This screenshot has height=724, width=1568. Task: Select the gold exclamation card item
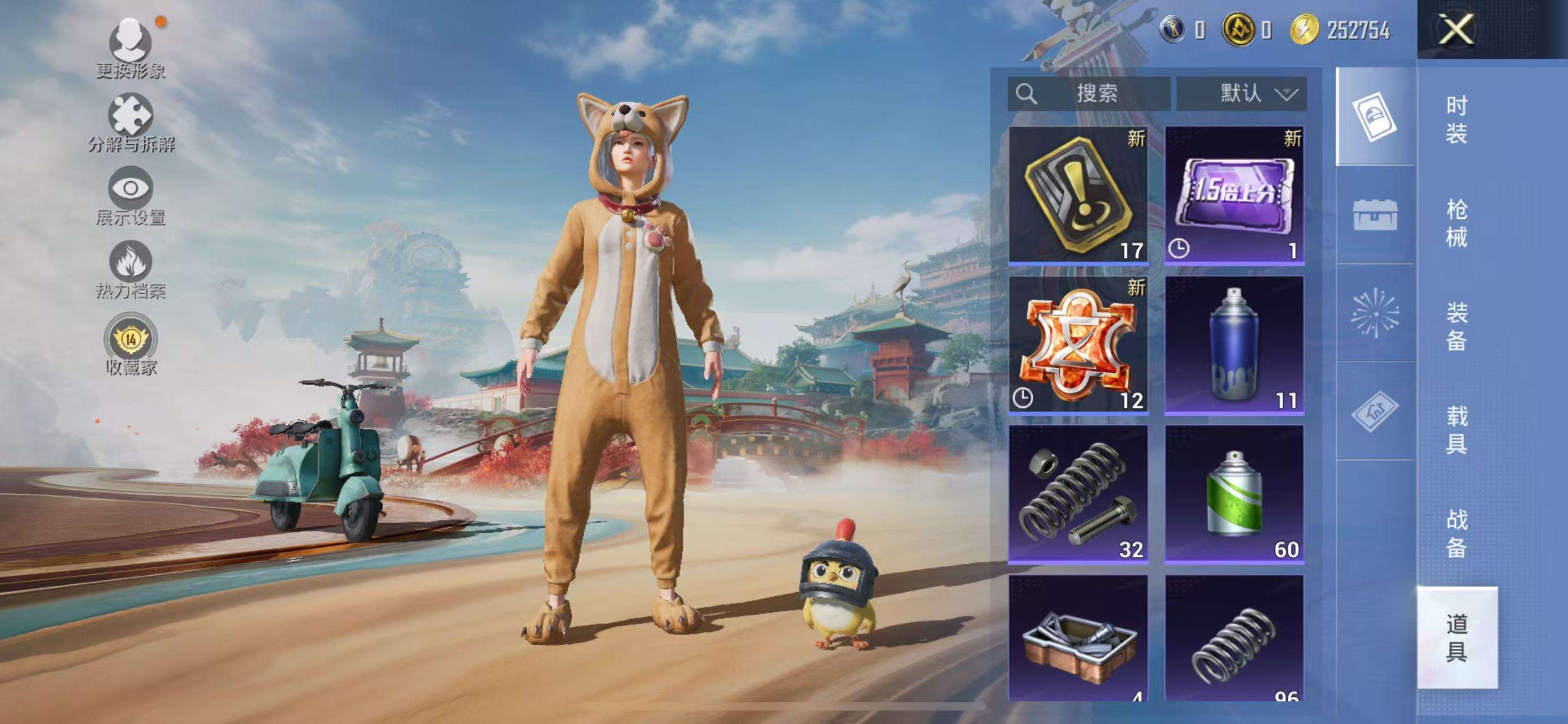point(1078,195)
